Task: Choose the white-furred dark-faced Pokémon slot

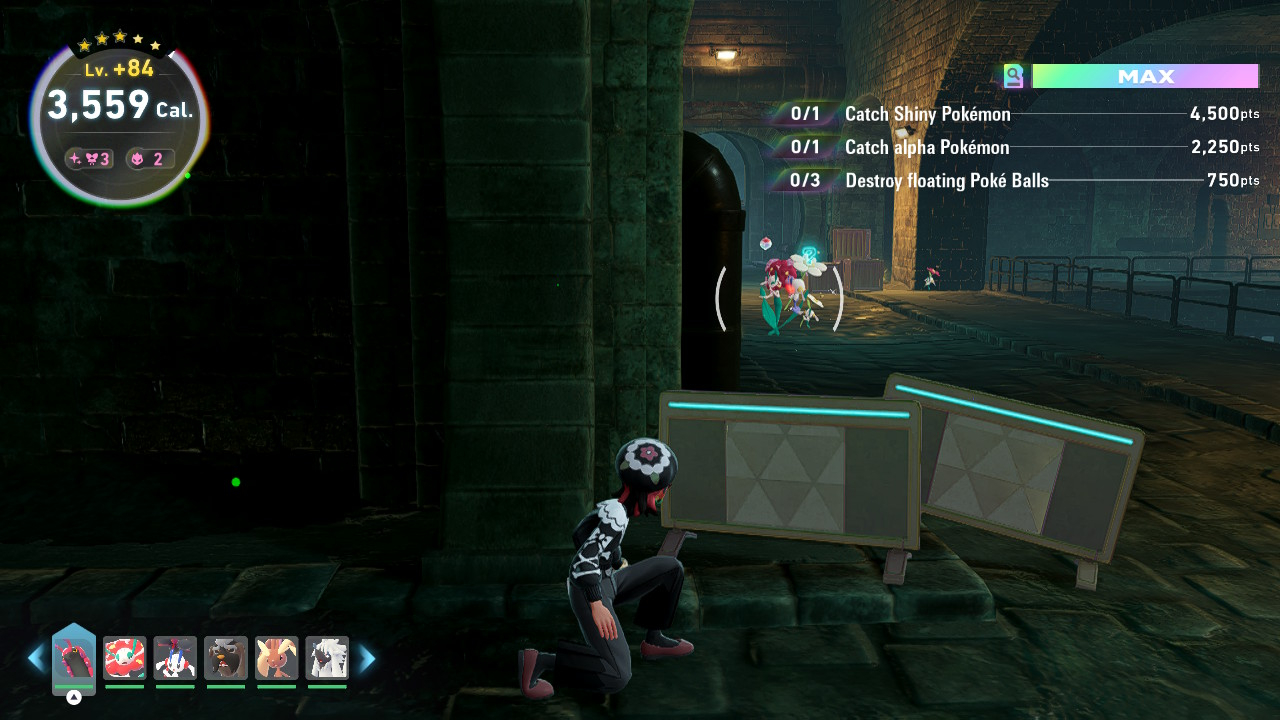Action: pos(327,658)
